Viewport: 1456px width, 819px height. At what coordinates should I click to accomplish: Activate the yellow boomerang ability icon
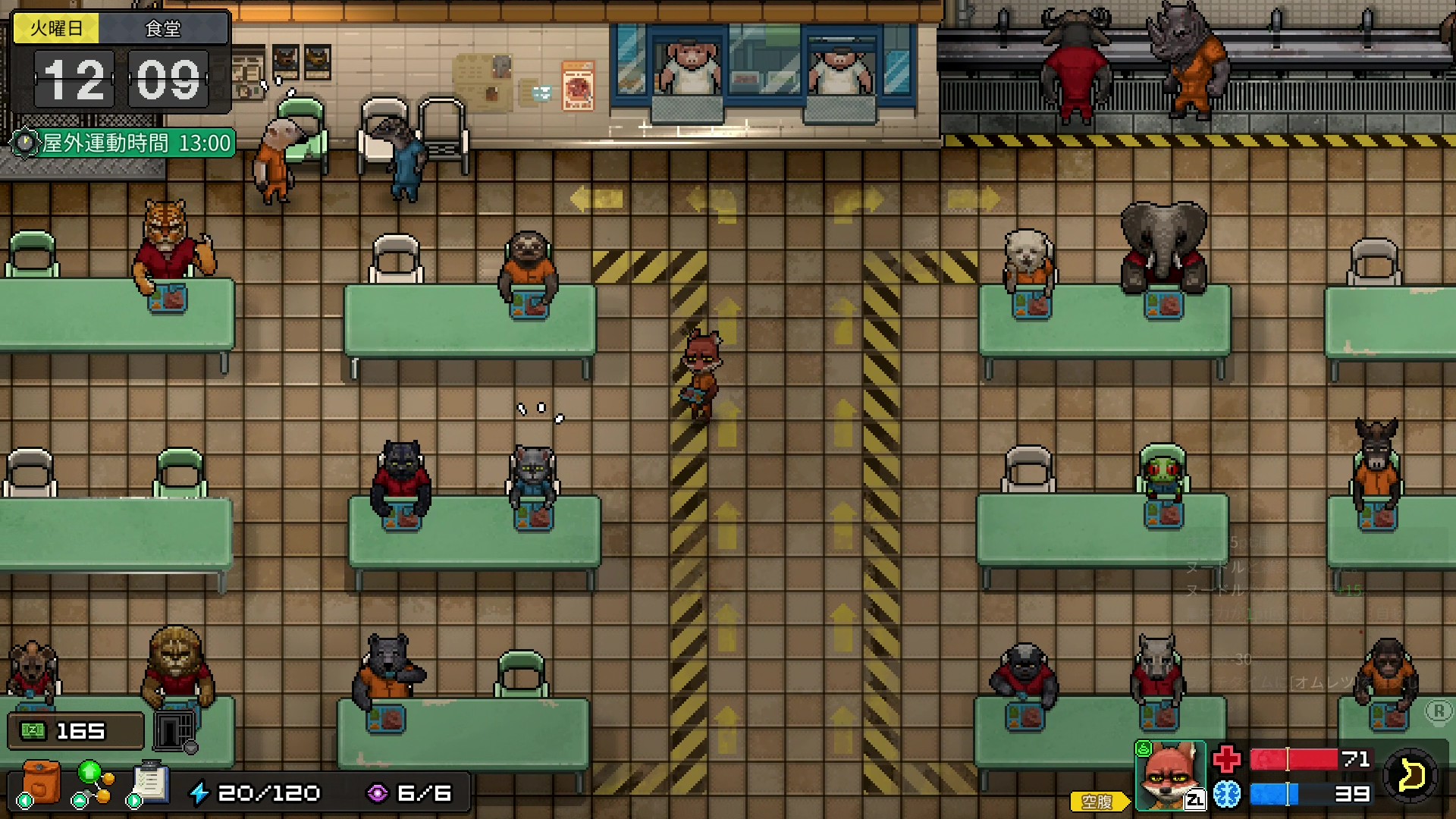pyautogui.click(x=1410, y=777)
